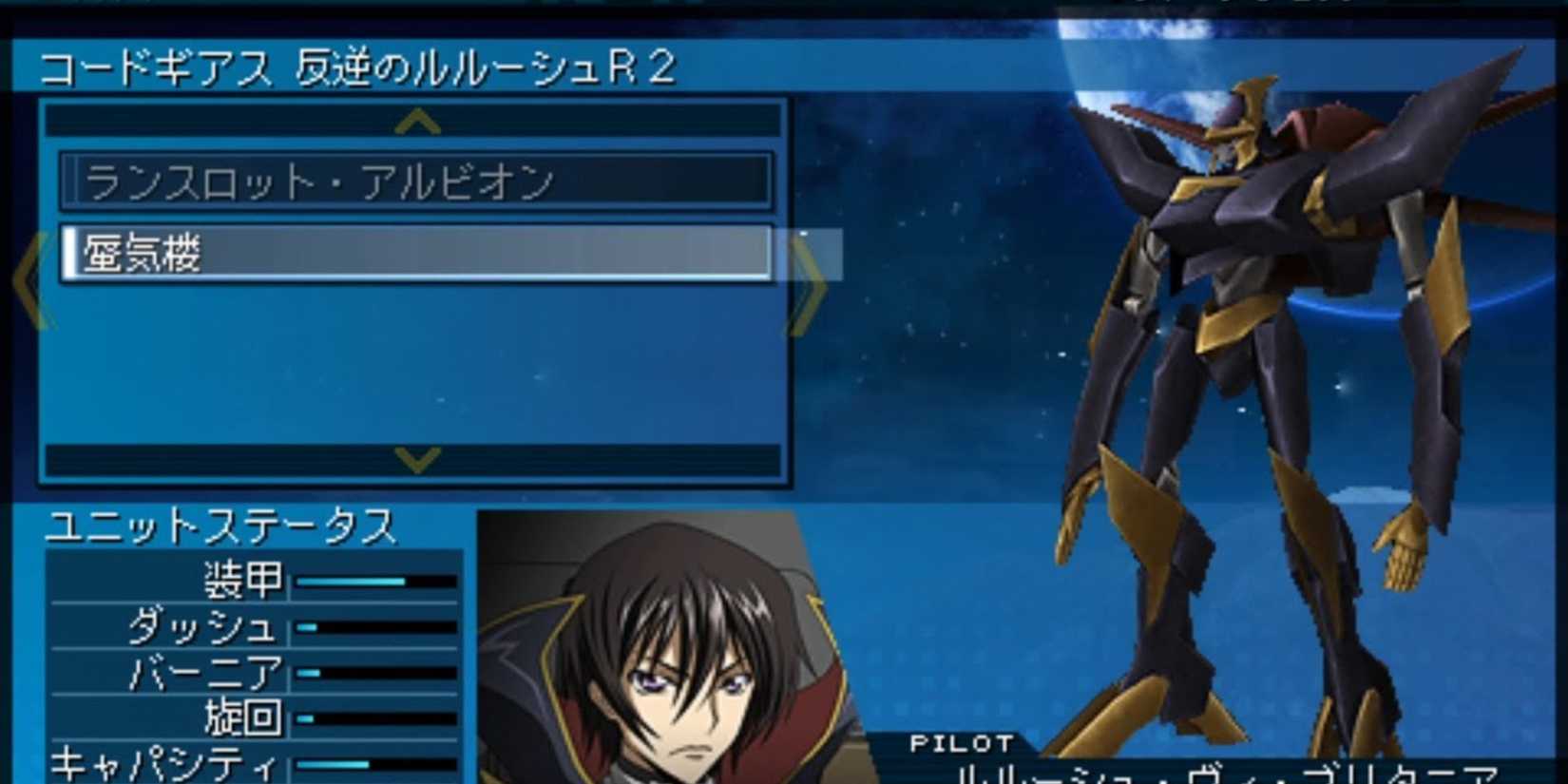Toggle highlight on the currently selected unit
The width and height of the screenshot is (1568, 784).
coord(418,254)
